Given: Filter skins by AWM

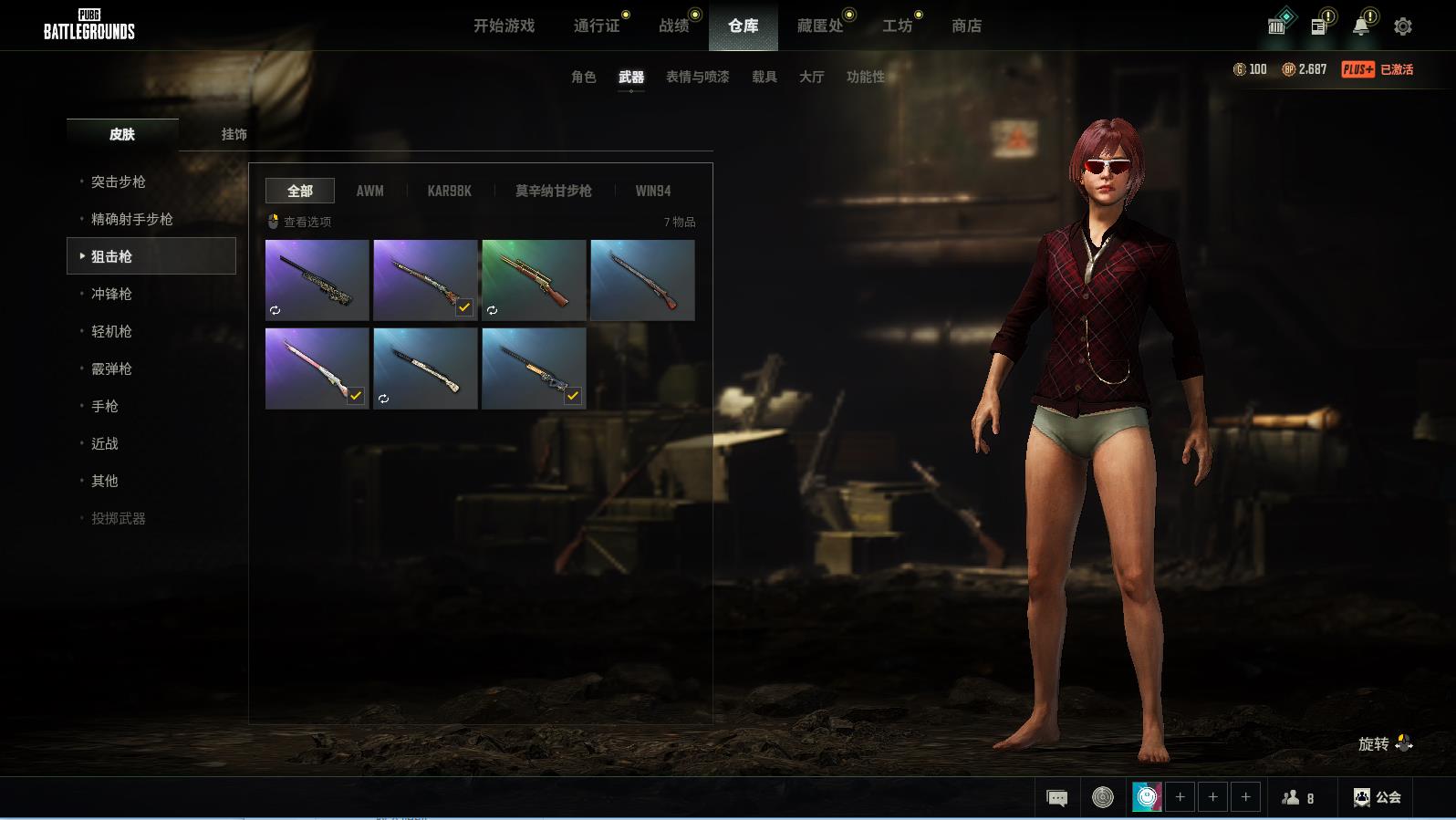Looking at the screenshot, I should click(369, 191).
